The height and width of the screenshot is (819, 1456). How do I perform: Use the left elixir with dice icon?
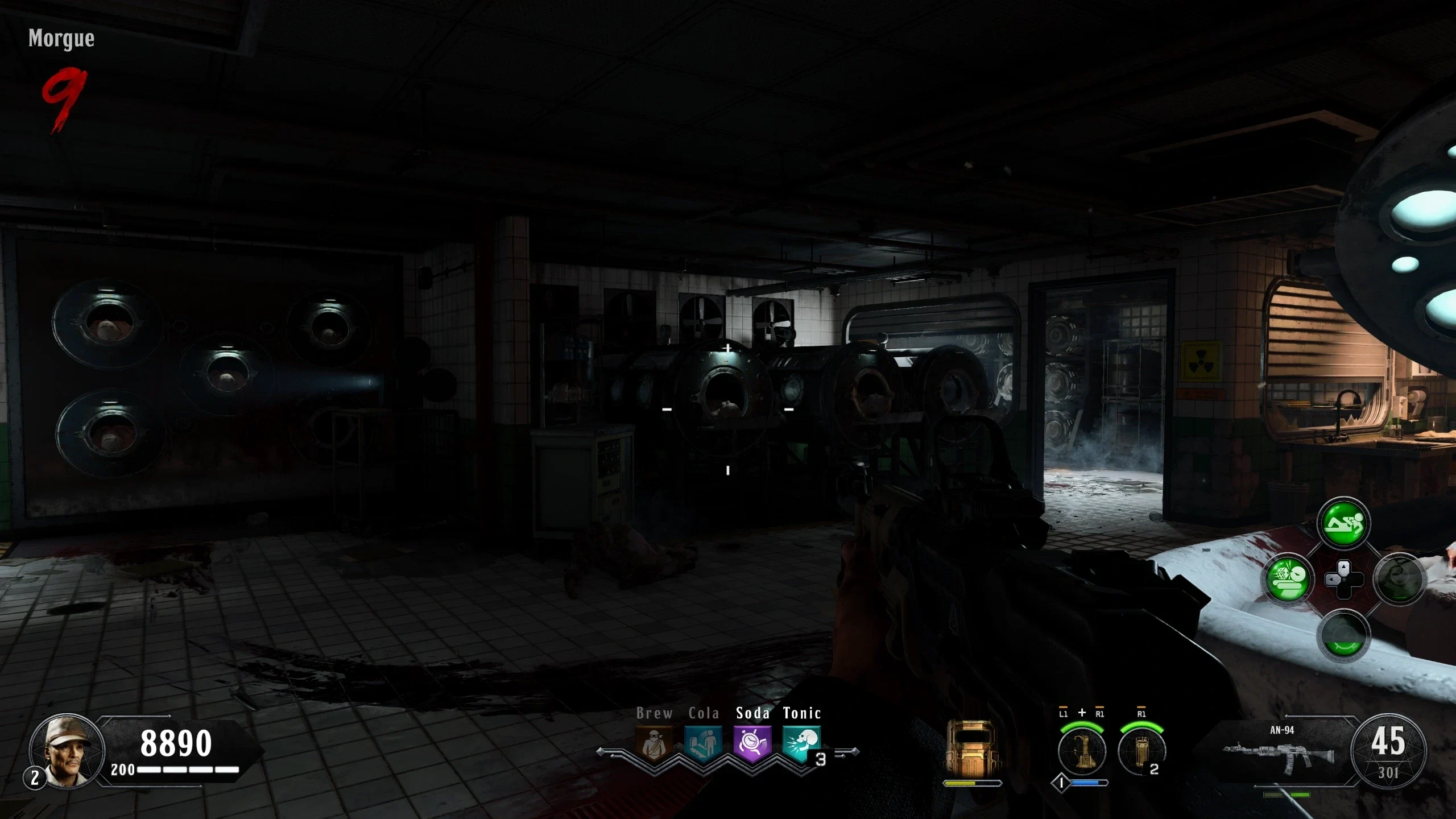coord(1288,580)
